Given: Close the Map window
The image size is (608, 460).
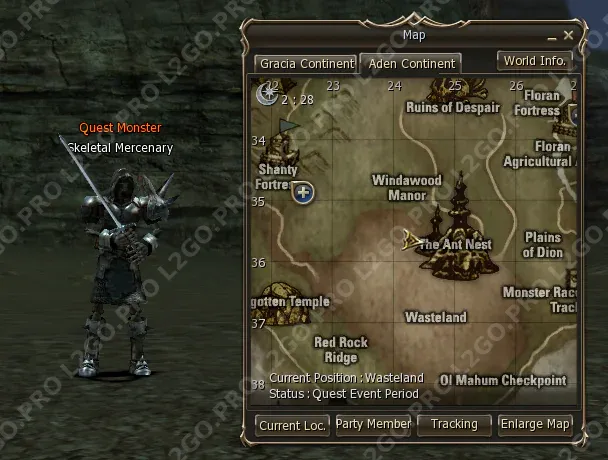Looking at the screenshot, I should pos(568,36).
